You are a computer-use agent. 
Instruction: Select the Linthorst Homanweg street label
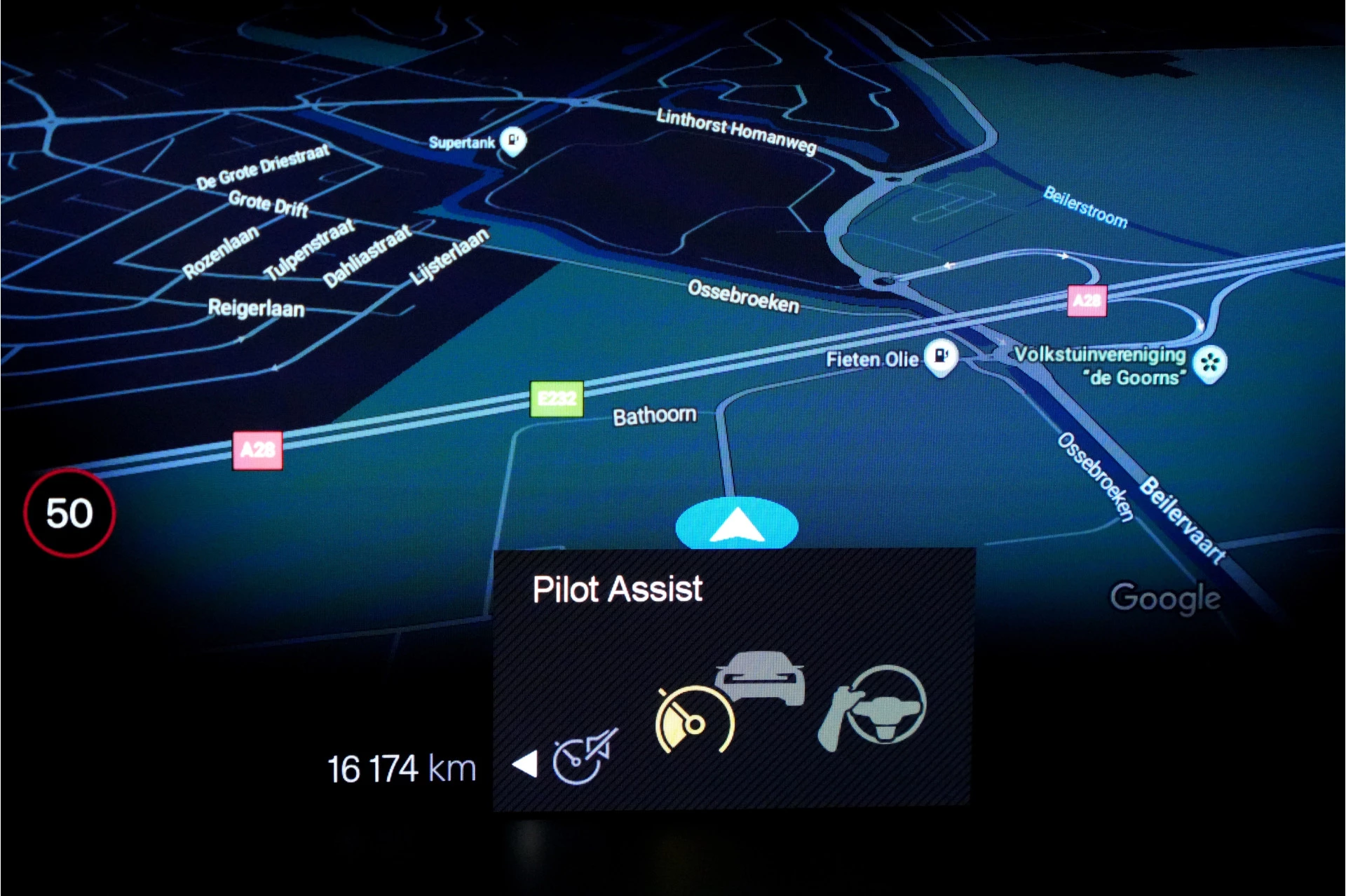(x=735, y=132)
